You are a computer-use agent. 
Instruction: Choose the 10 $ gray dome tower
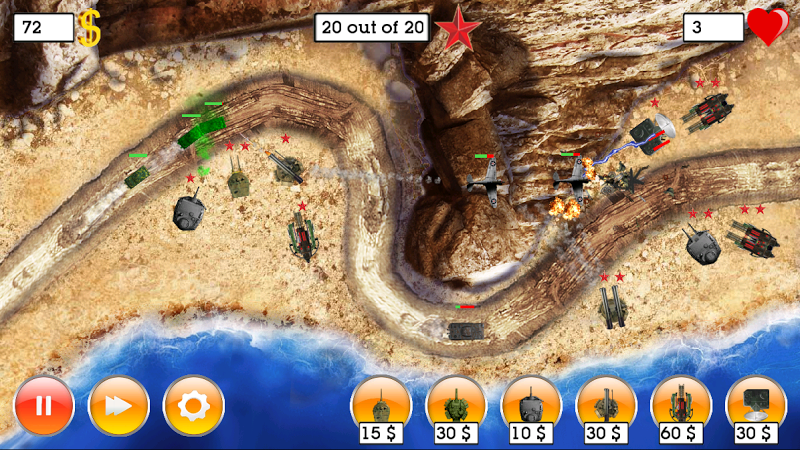point(531,405)
